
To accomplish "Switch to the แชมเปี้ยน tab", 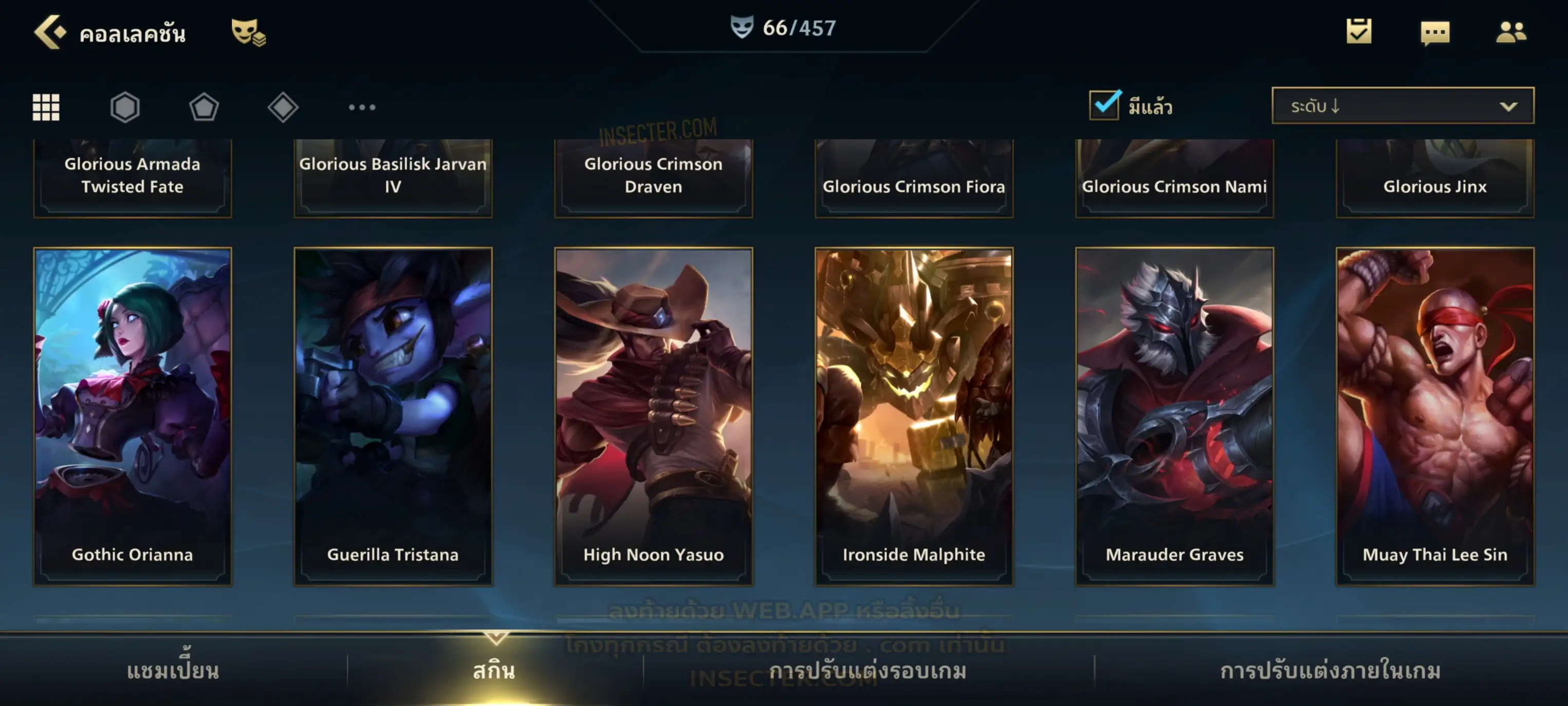I will [173, 671].
